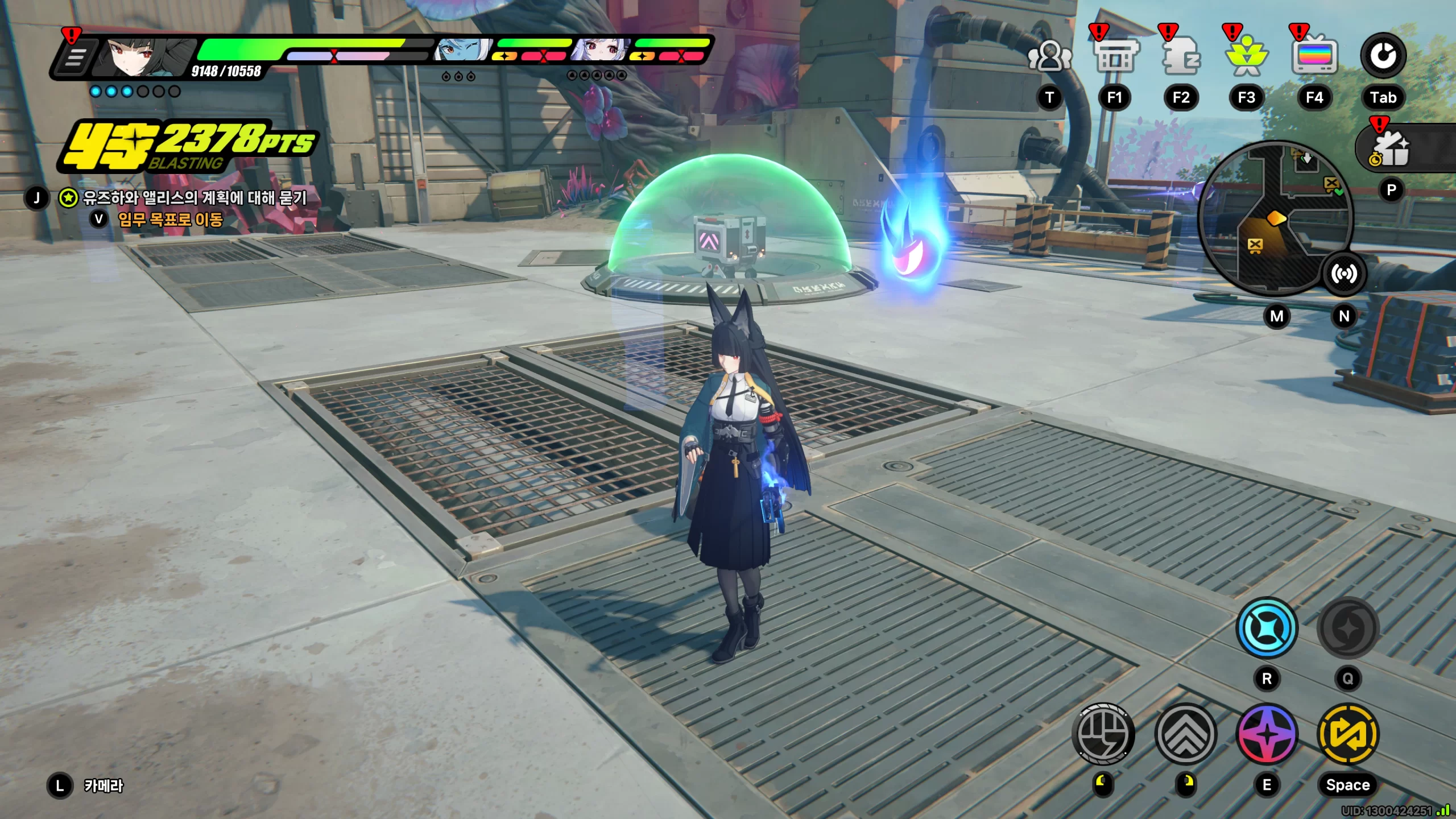Click the signal broadcast icon beside minimap
The image size is (1456, 819).
click(x=1344, y=274)
